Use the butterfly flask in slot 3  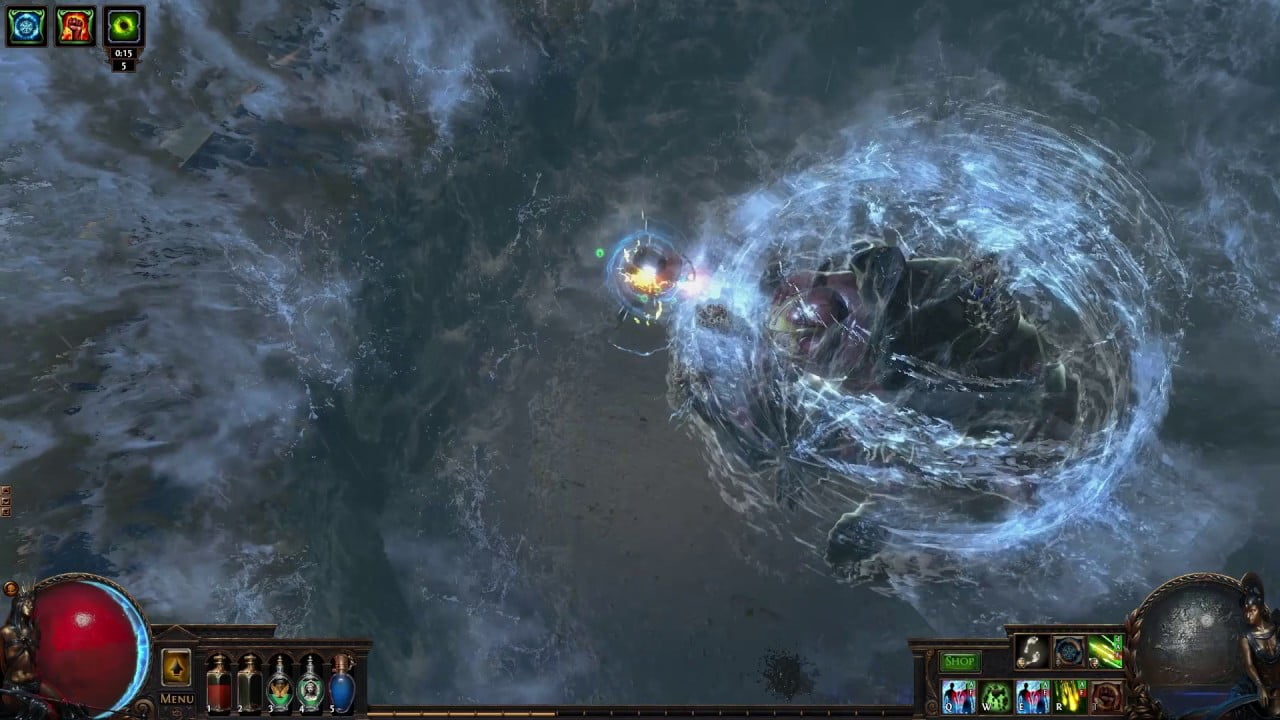click(x=280, y=683)
